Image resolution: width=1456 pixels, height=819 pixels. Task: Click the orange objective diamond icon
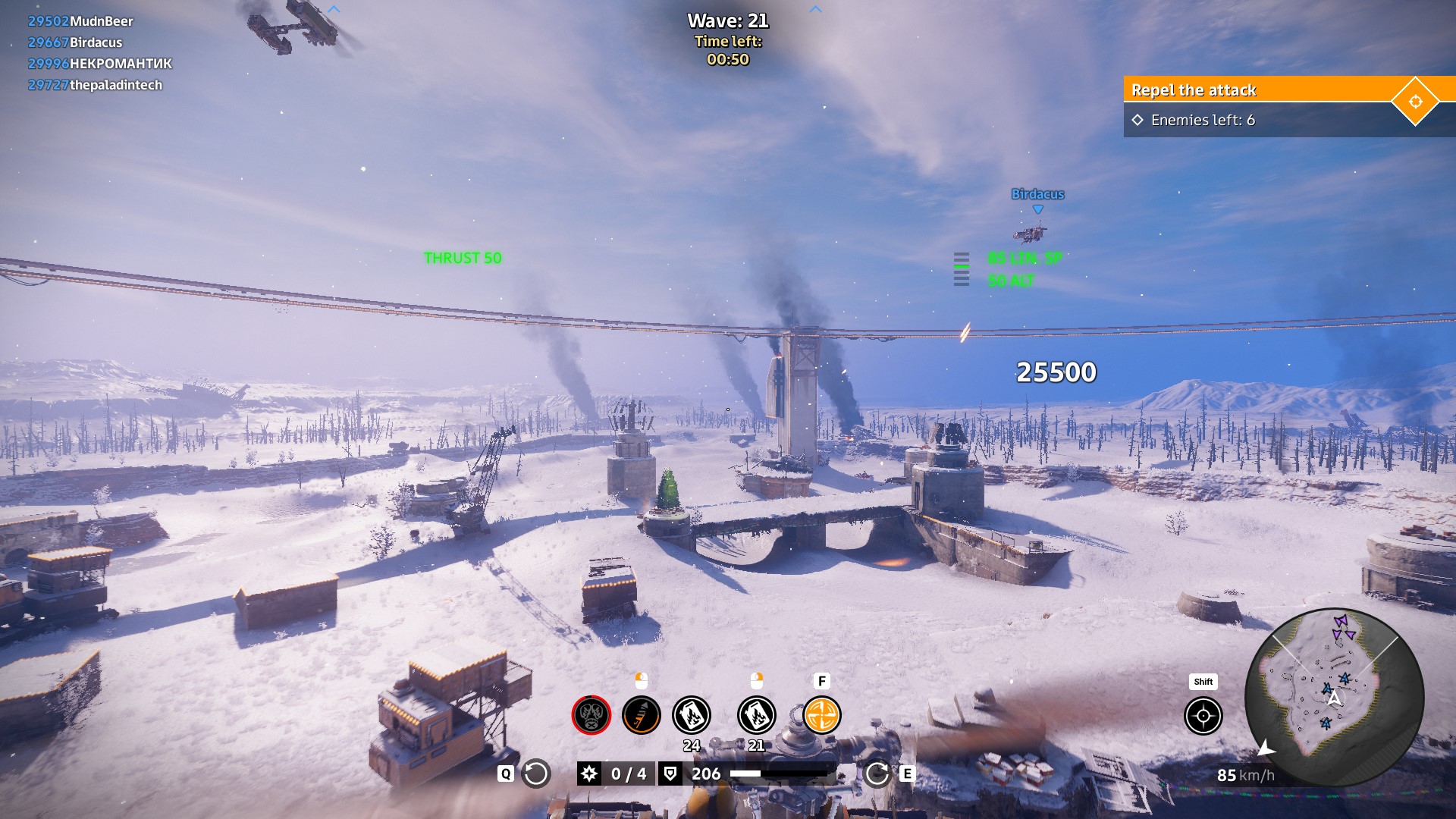[1415, 102]
